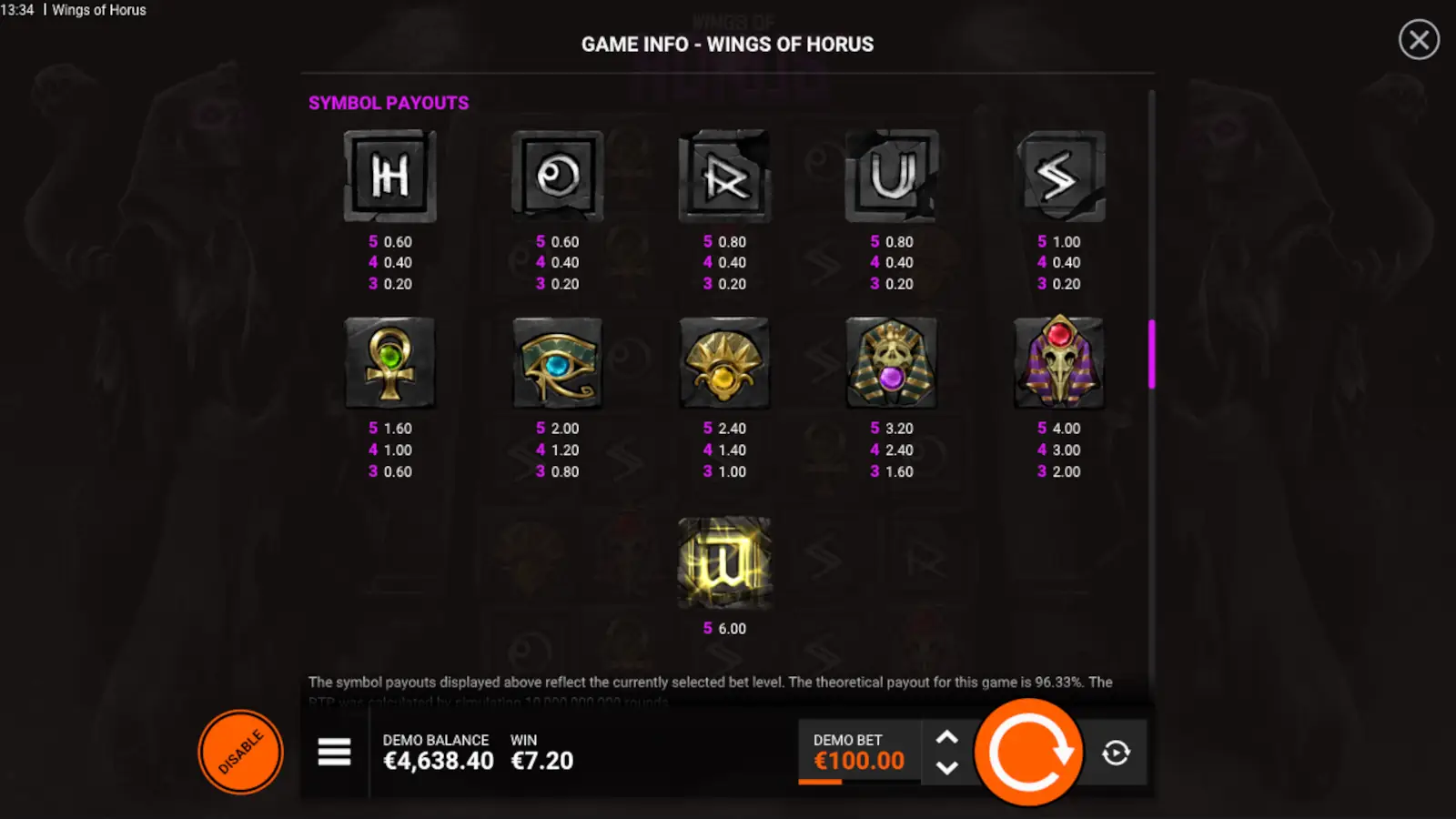Viewport: 1456px width, 819px height.
Task: Click the S-shaped rune symbol
Action: 1059,176
